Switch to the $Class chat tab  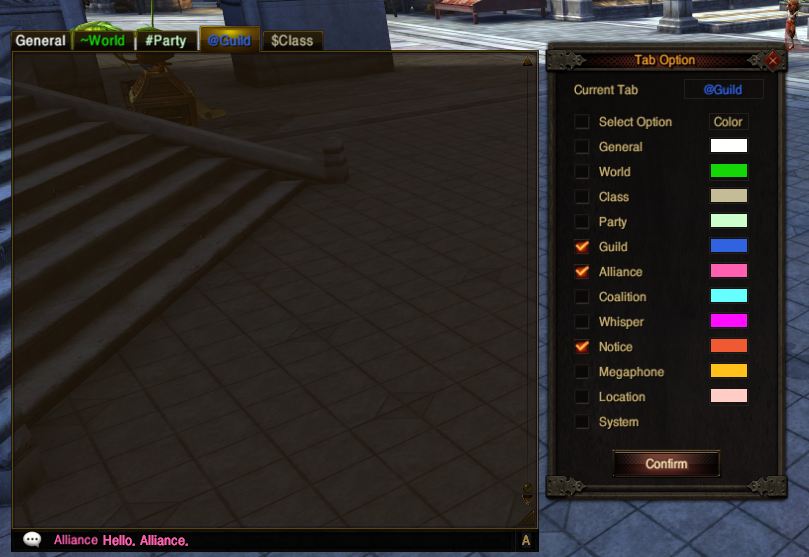[x=291, y=41]
